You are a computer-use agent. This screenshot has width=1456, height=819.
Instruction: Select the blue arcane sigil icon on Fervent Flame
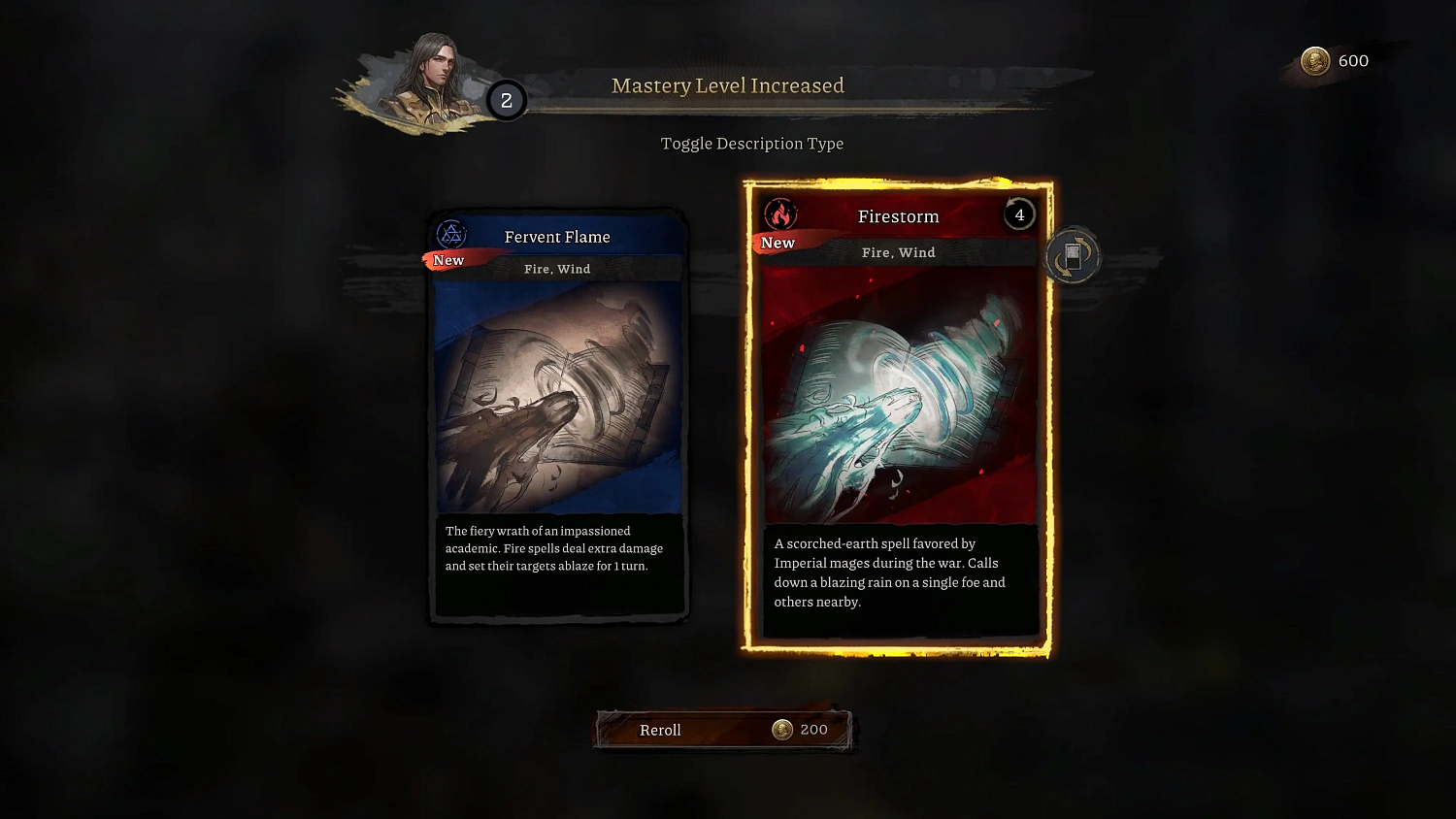click(x=450, y=234)
